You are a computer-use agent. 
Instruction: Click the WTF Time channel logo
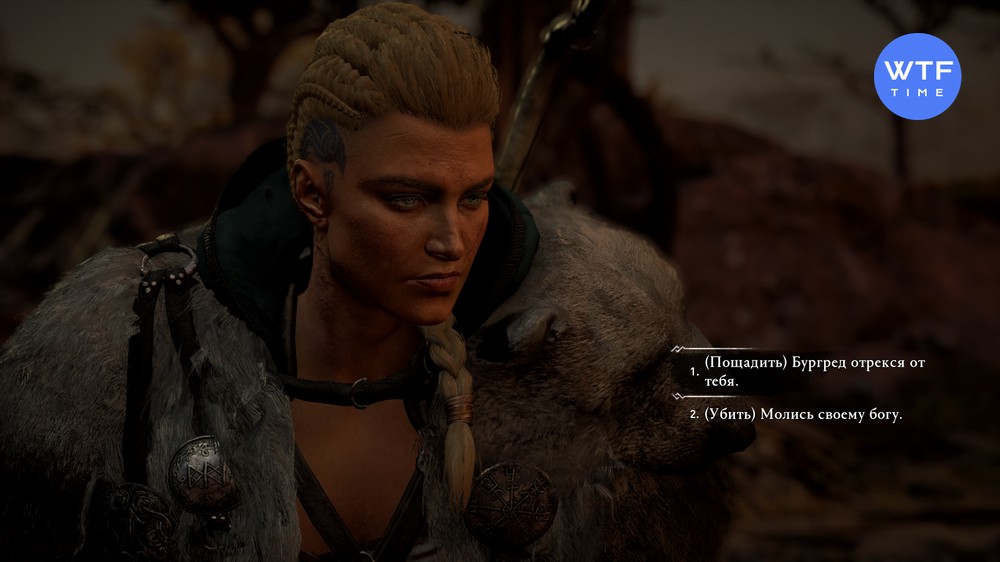(917, 76)
